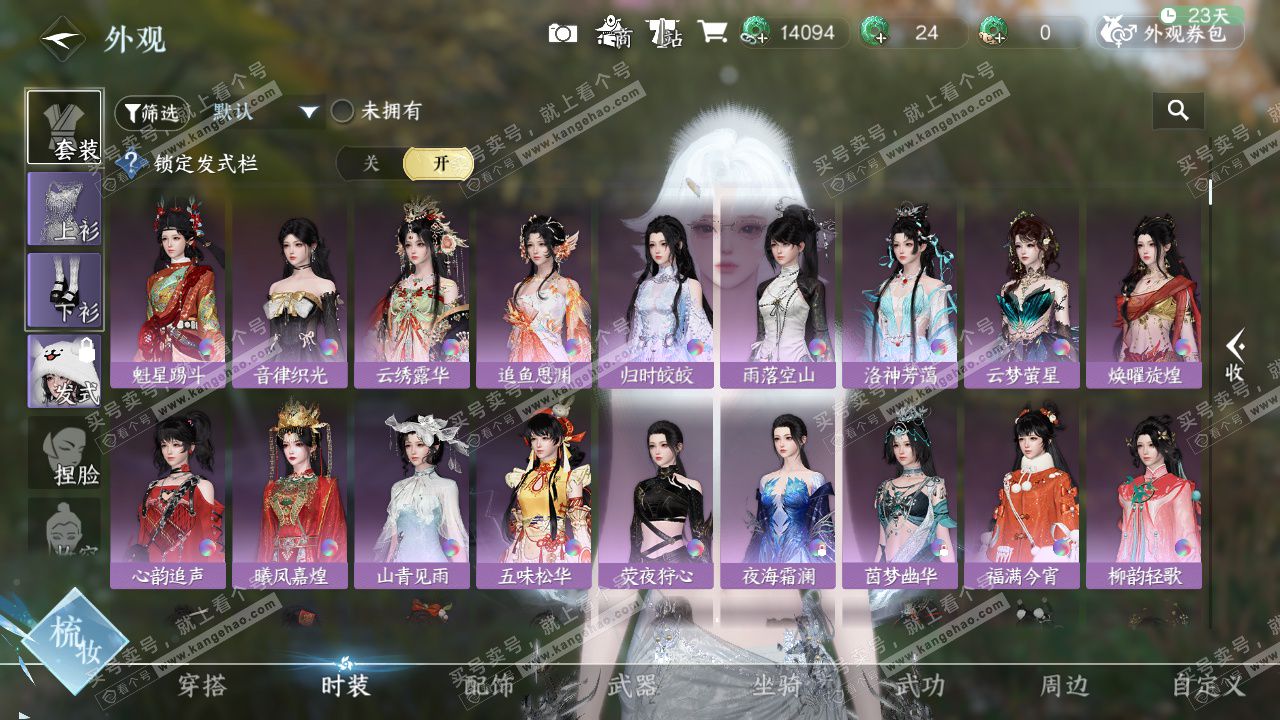Image resolution: width=1280 pixels, height=720 pixels.
Task: Open the shopping cart
Action: click(x=712, y=33)
